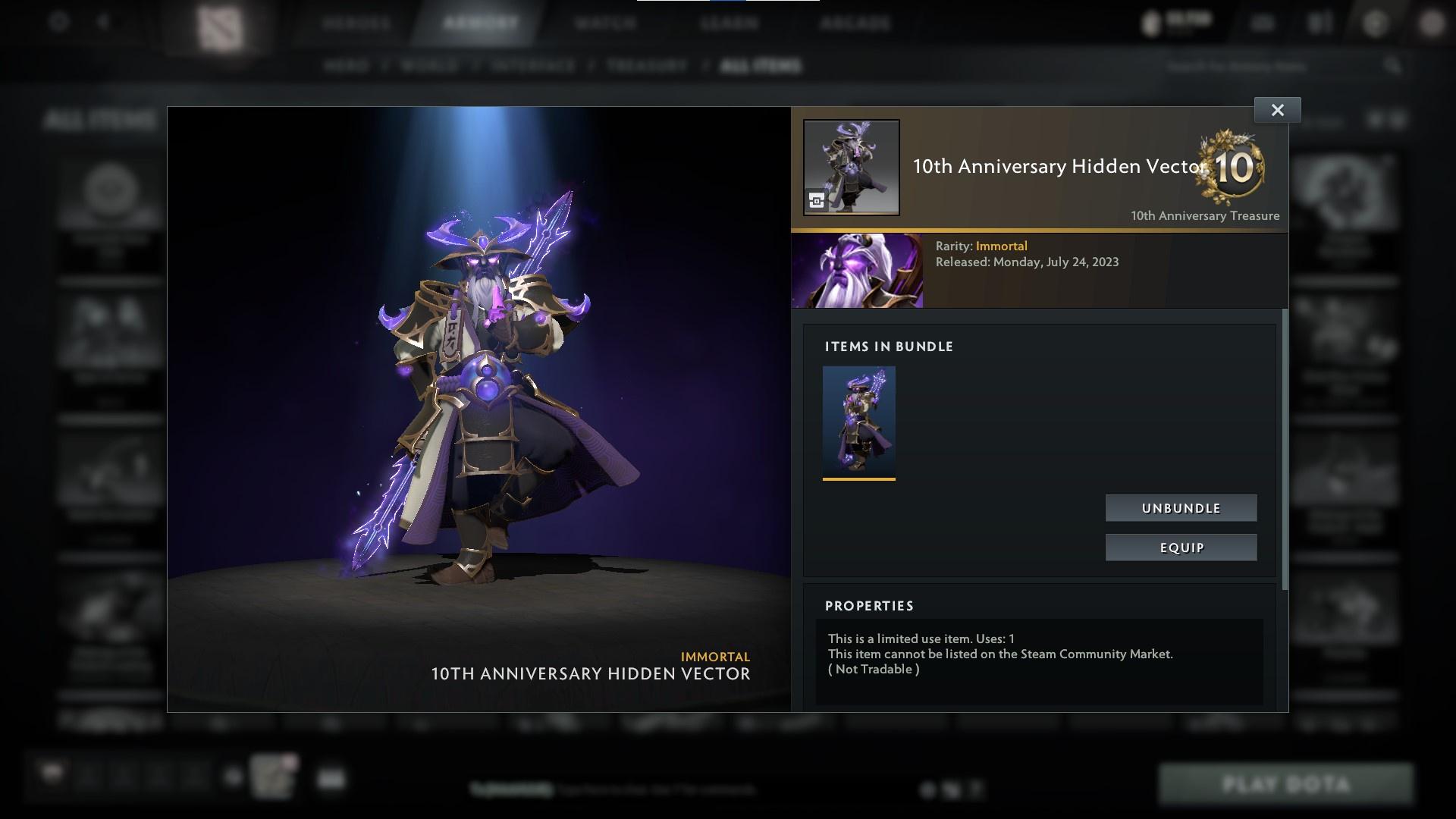This screenshot has width=1456, height=819.
Task: Click your profile avatar in the top-right corner
Action: 1430,23
